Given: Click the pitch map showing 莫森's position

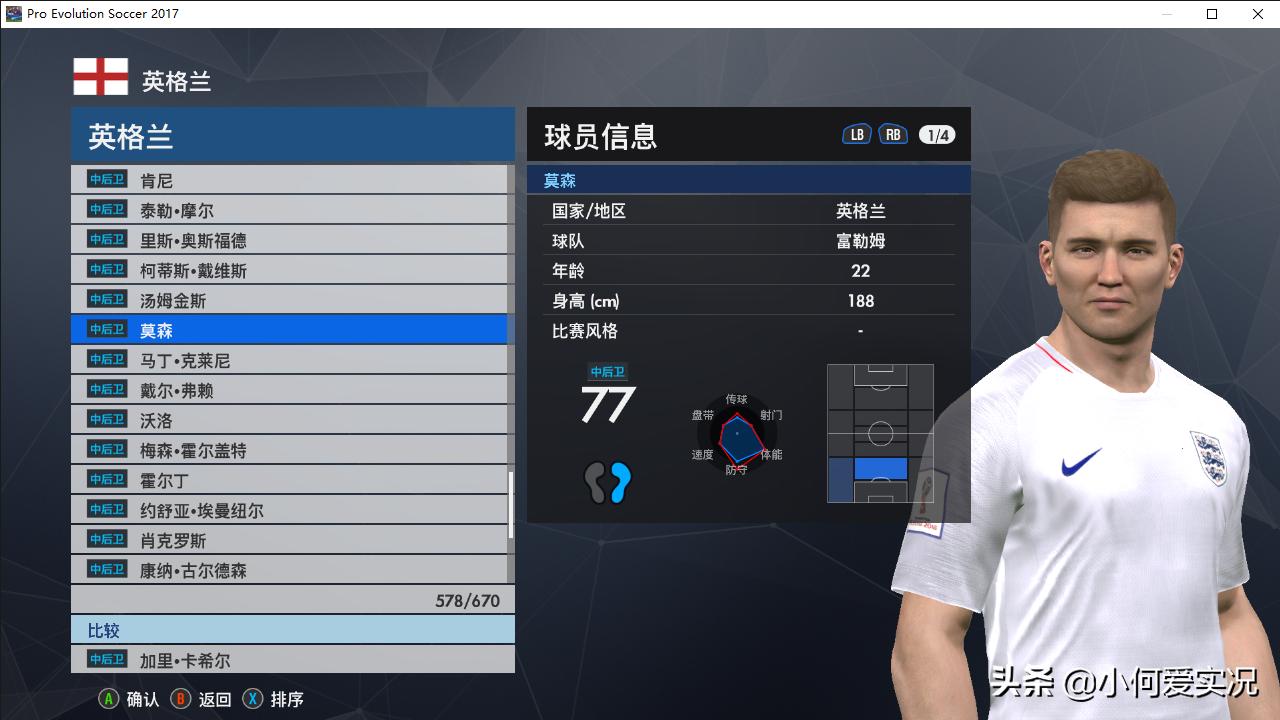Looking at the screenshot, I should (x=879, y=432).
